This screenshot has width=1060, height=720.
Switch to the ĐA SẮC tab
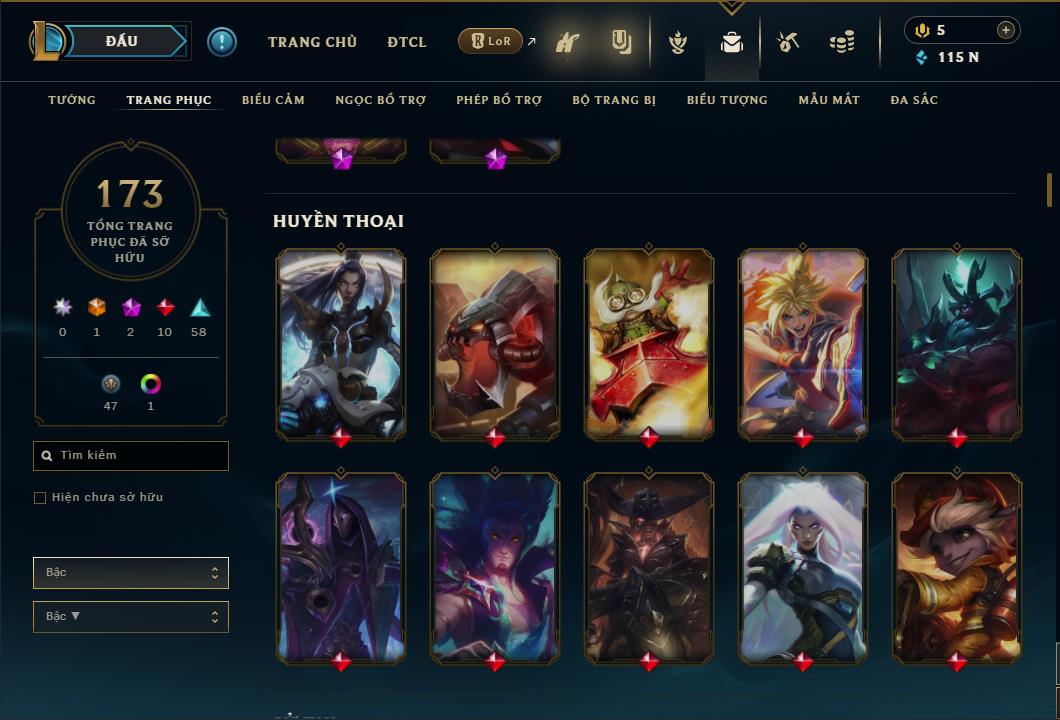[914, 100]
